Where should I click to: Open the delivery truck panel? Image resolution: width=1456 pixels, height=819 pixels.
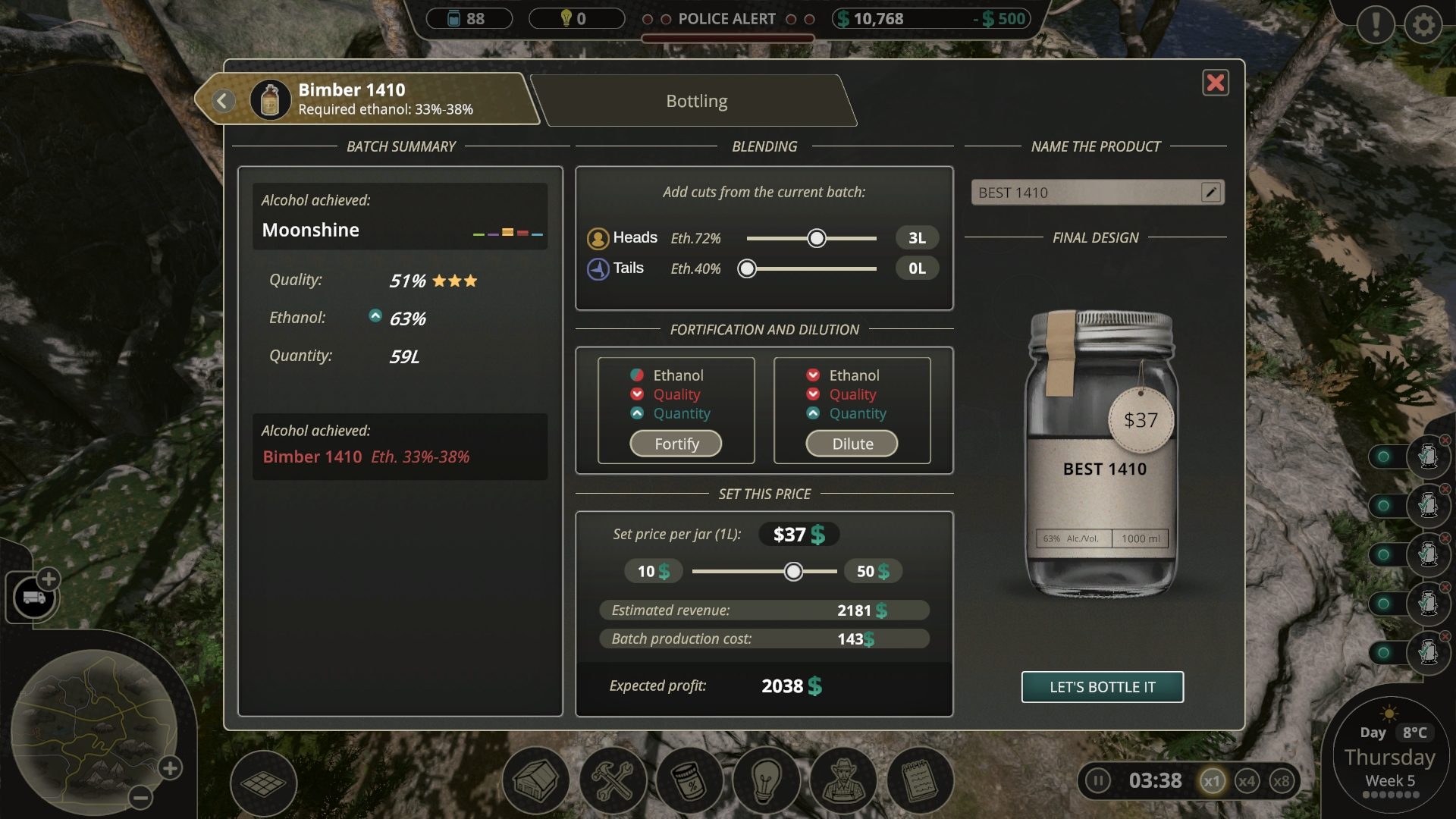click(x=33, y=598)
